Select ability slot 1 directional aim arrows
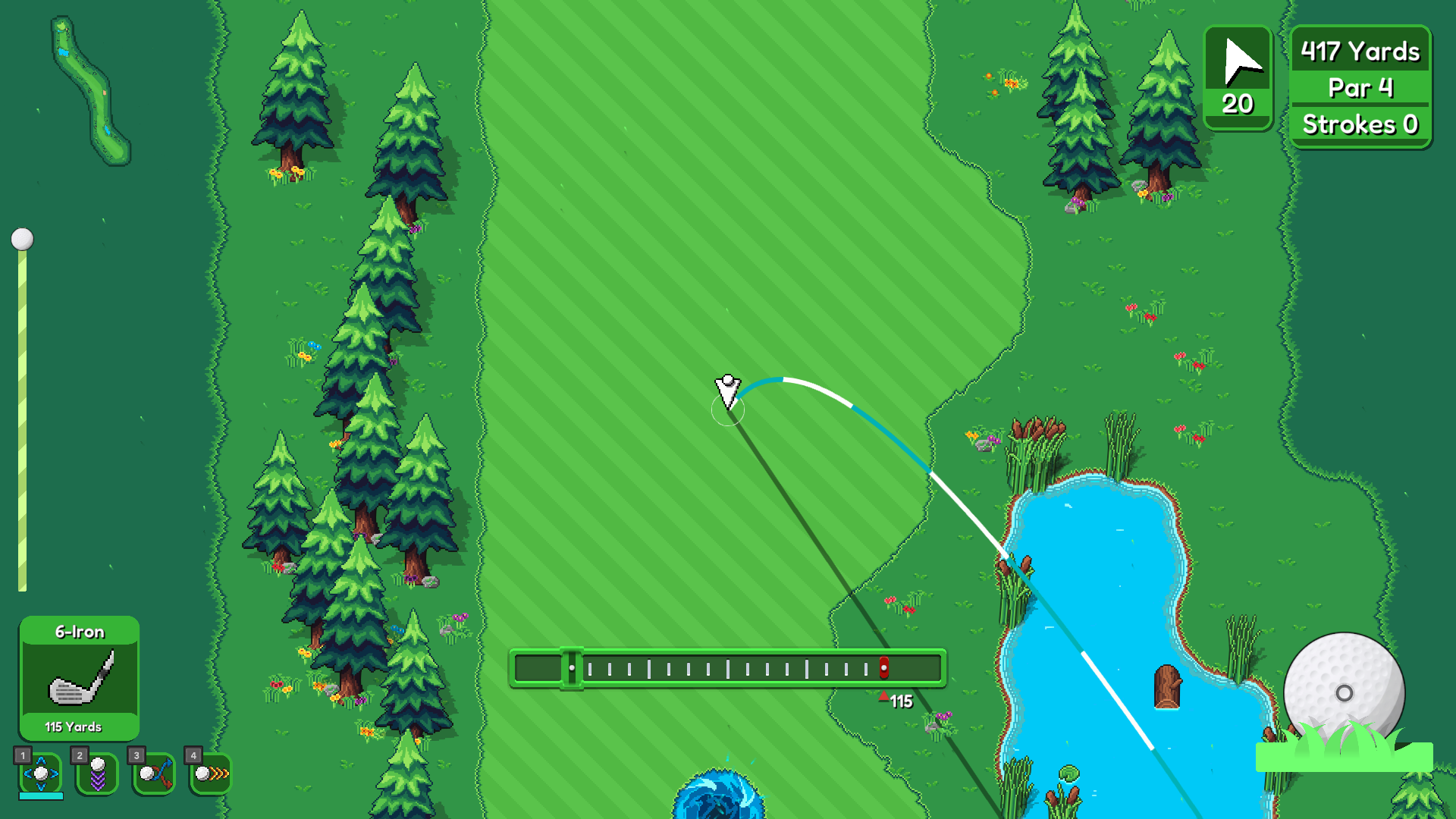 pyautogui.click(x=42, y=773)
